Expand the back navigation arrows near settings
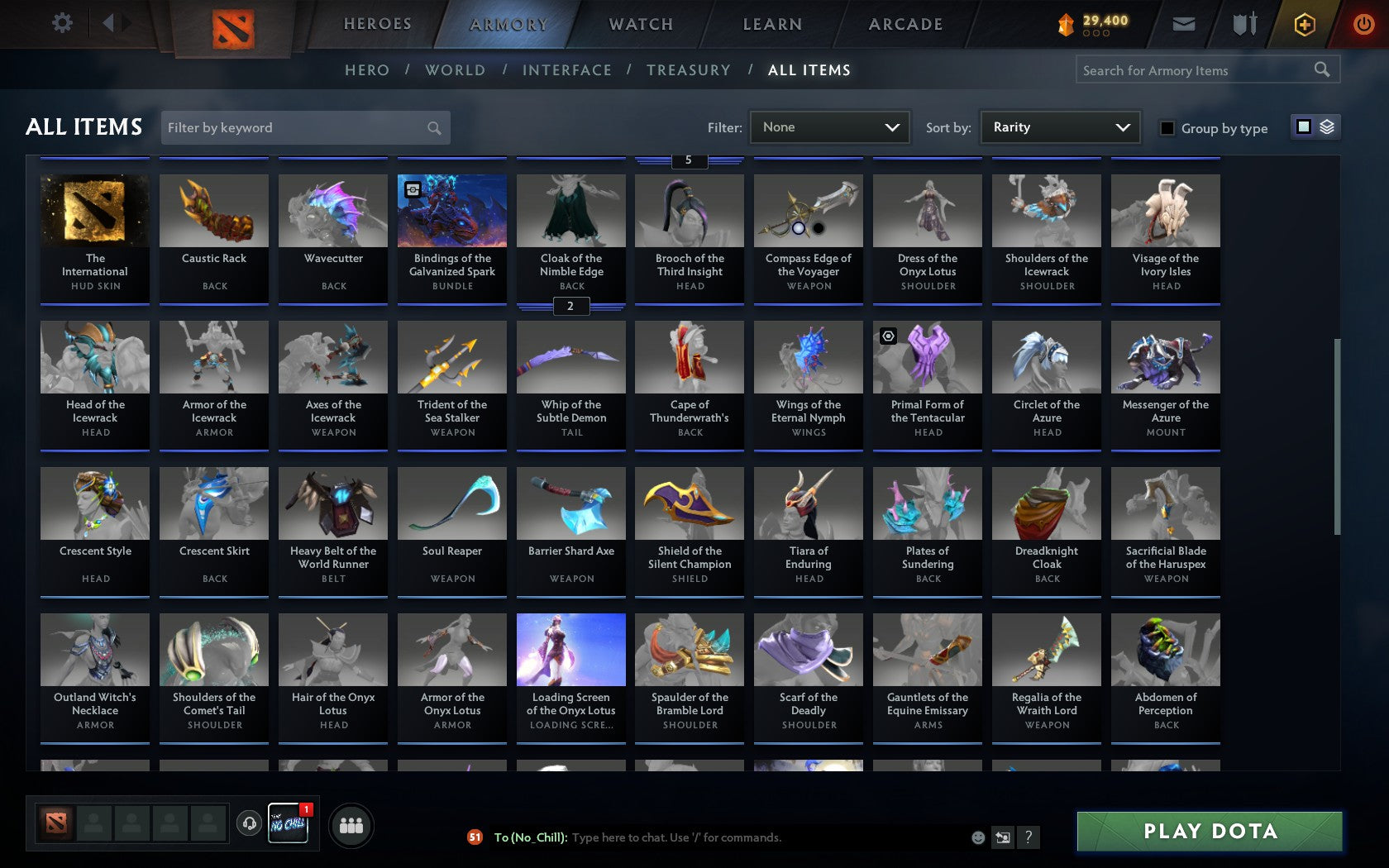 coord(114,23)
